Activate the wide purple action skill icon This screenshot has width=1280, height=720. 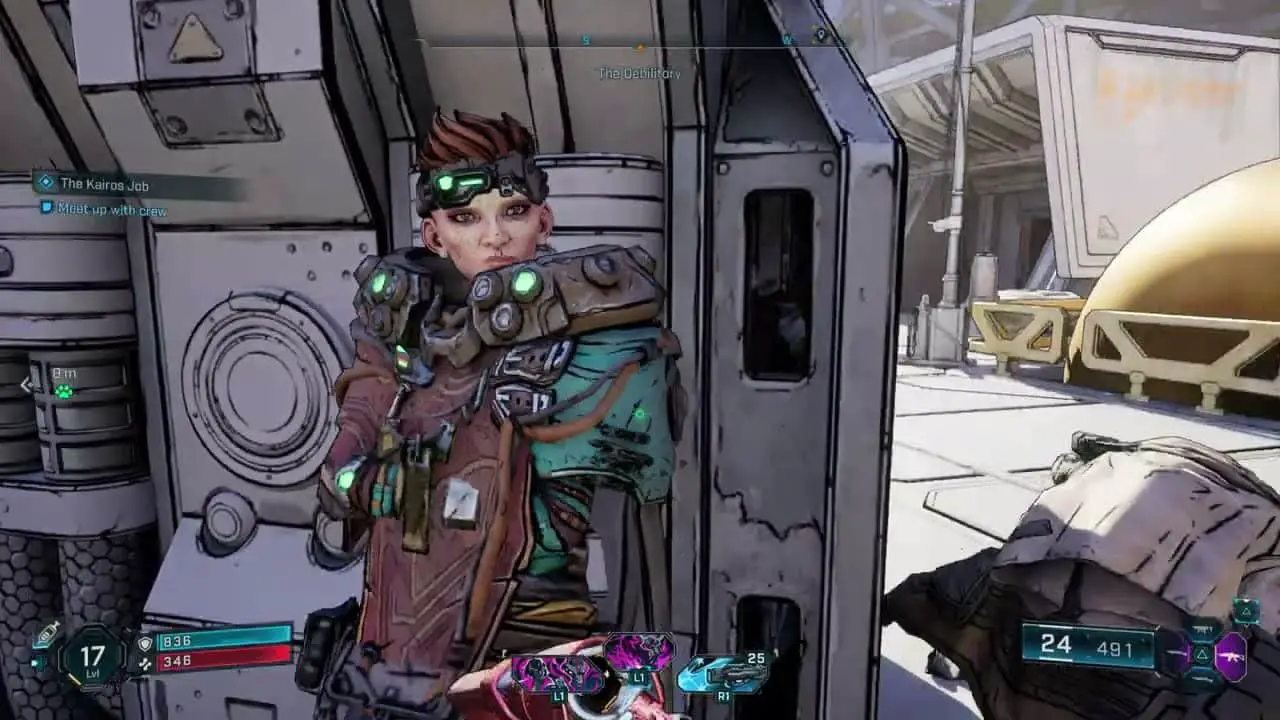click(x=556, y=674)
